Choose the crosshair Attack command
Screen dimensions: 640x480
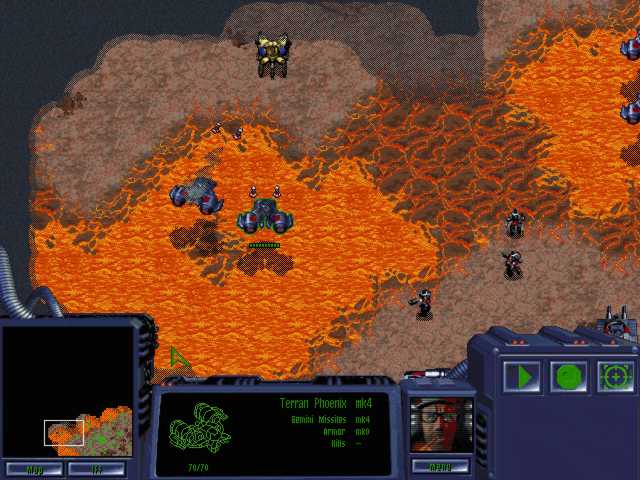(616, 377)
